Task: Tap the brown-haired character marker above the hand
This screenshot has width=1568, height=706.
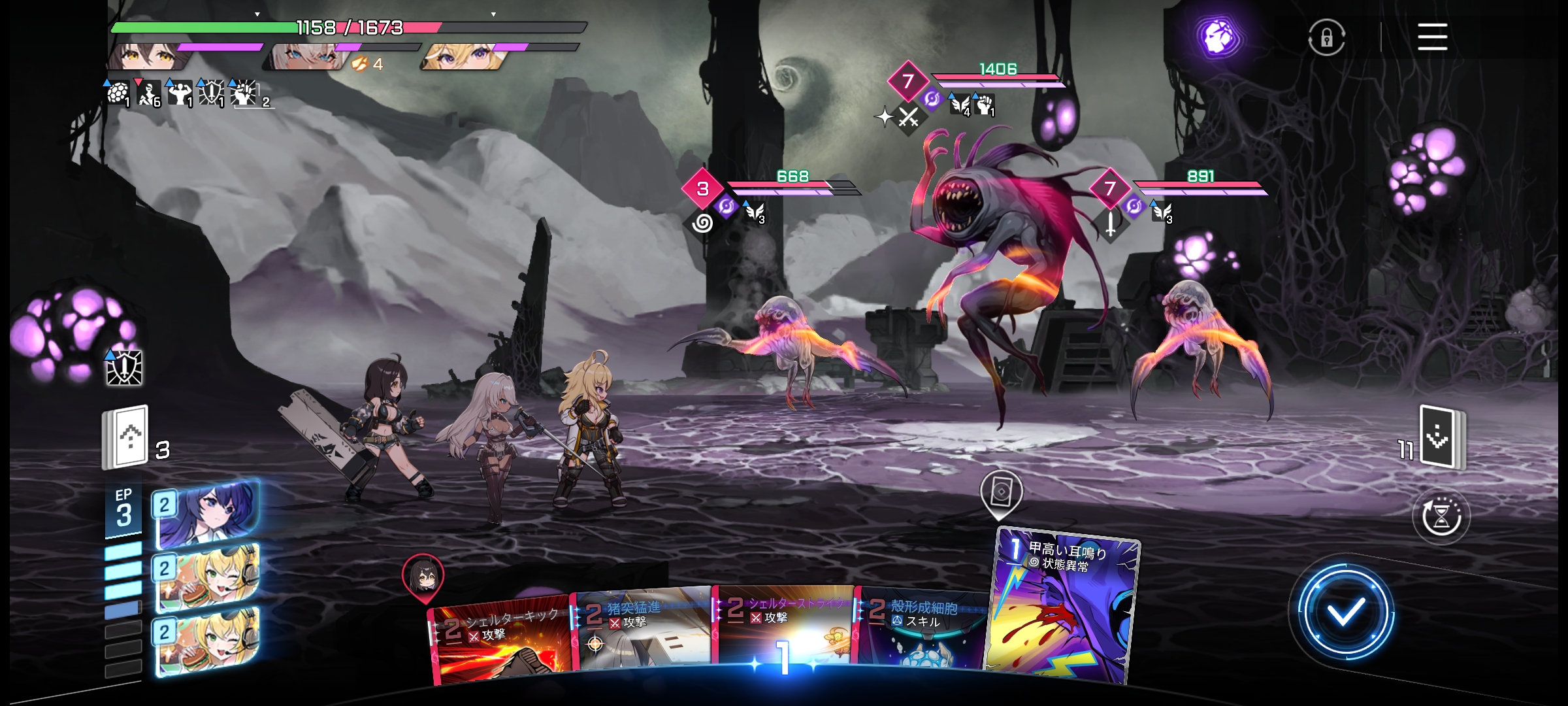Action: (423, 575)
